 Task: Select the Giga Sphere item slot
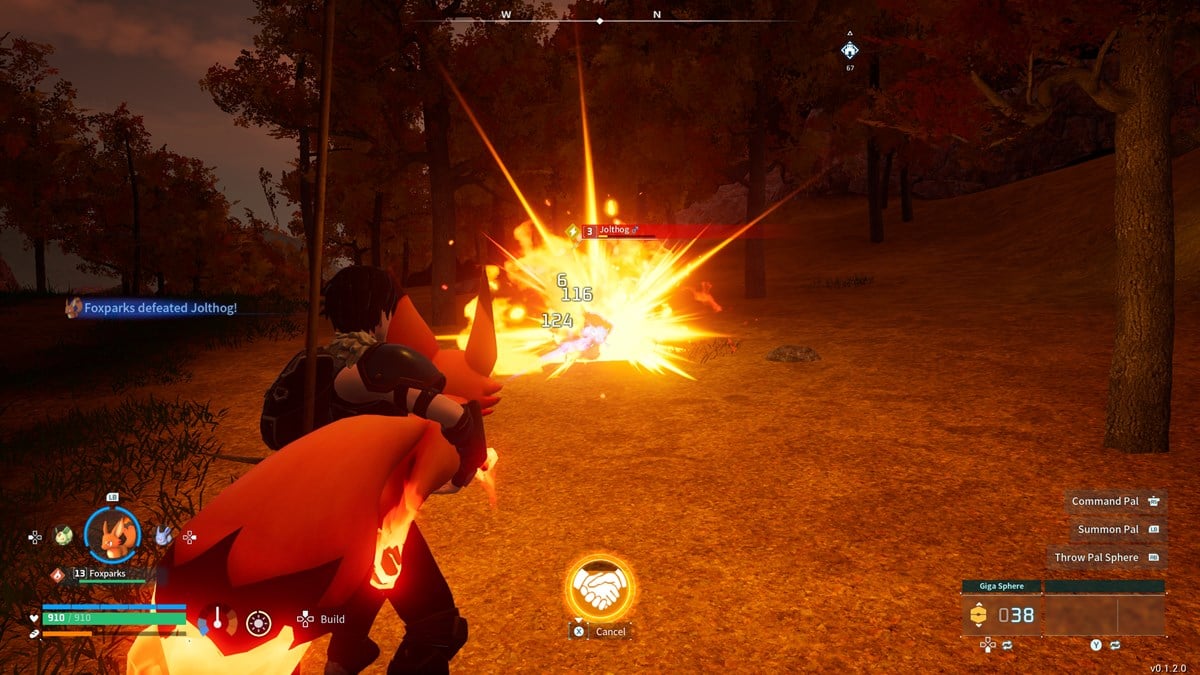(1001, 615)
